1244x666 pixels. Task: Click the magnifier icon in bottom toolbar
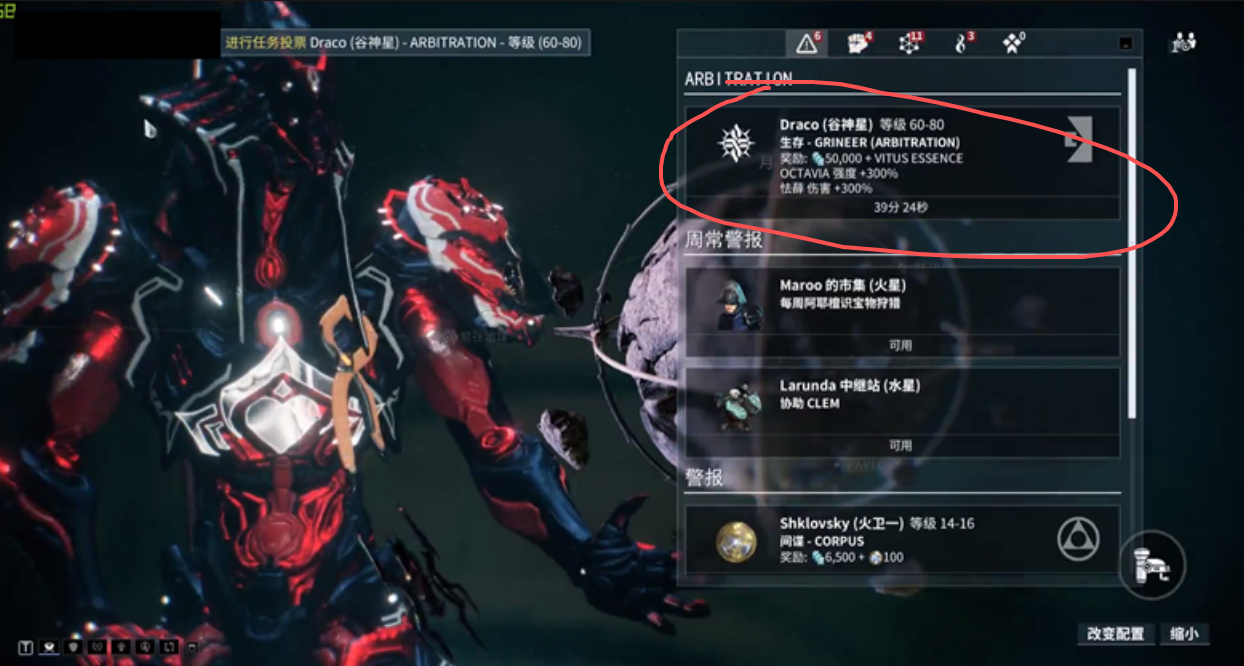pos(144,646)
